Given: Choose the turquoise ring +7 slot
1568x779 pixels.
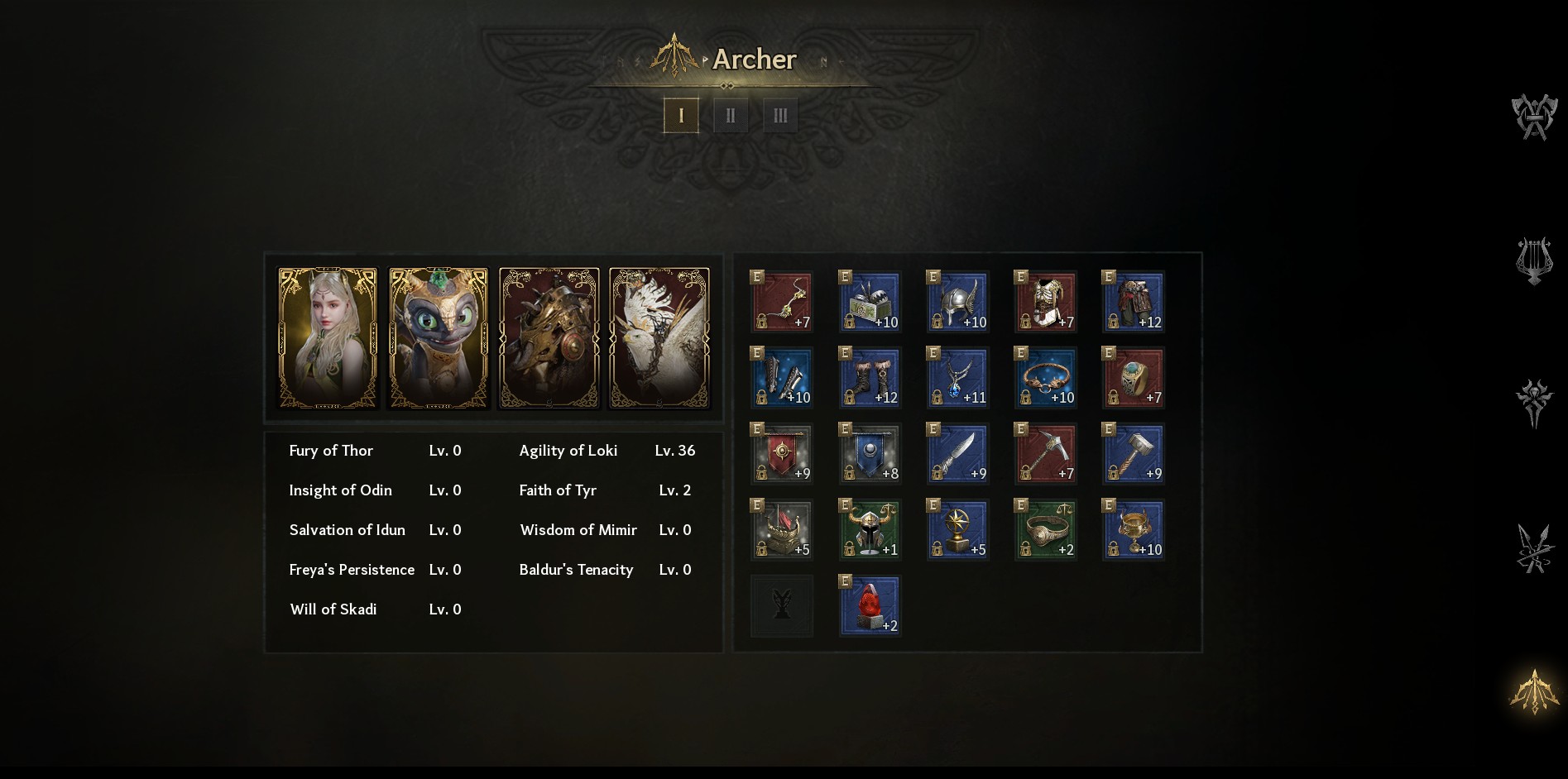Looking at the screenshot, I should [x=1133, y=378].
